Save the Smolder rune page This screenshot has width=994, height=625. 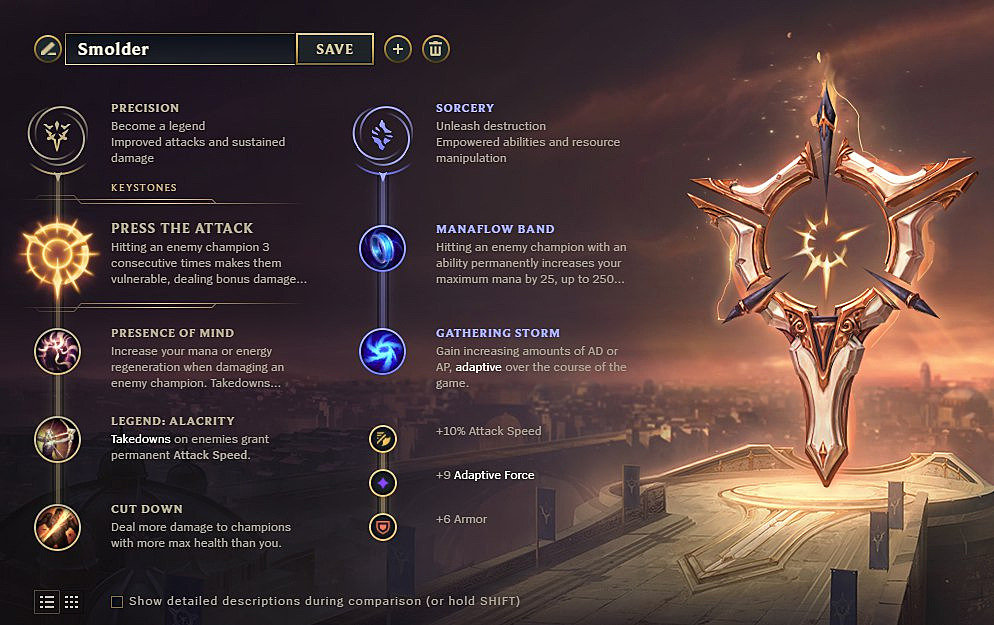334,49
